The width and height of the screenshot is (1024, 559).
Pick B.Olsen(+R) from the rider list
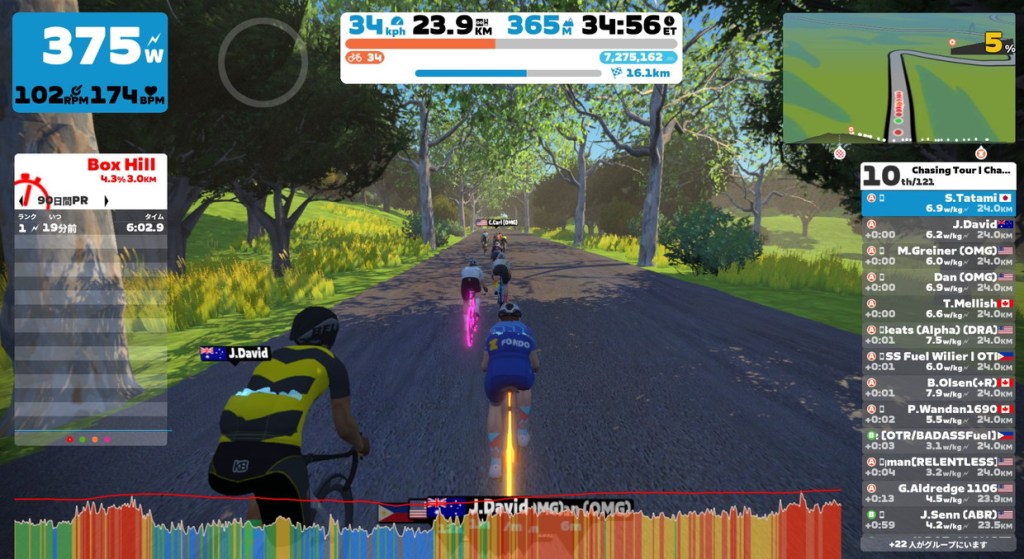point(938,387)
